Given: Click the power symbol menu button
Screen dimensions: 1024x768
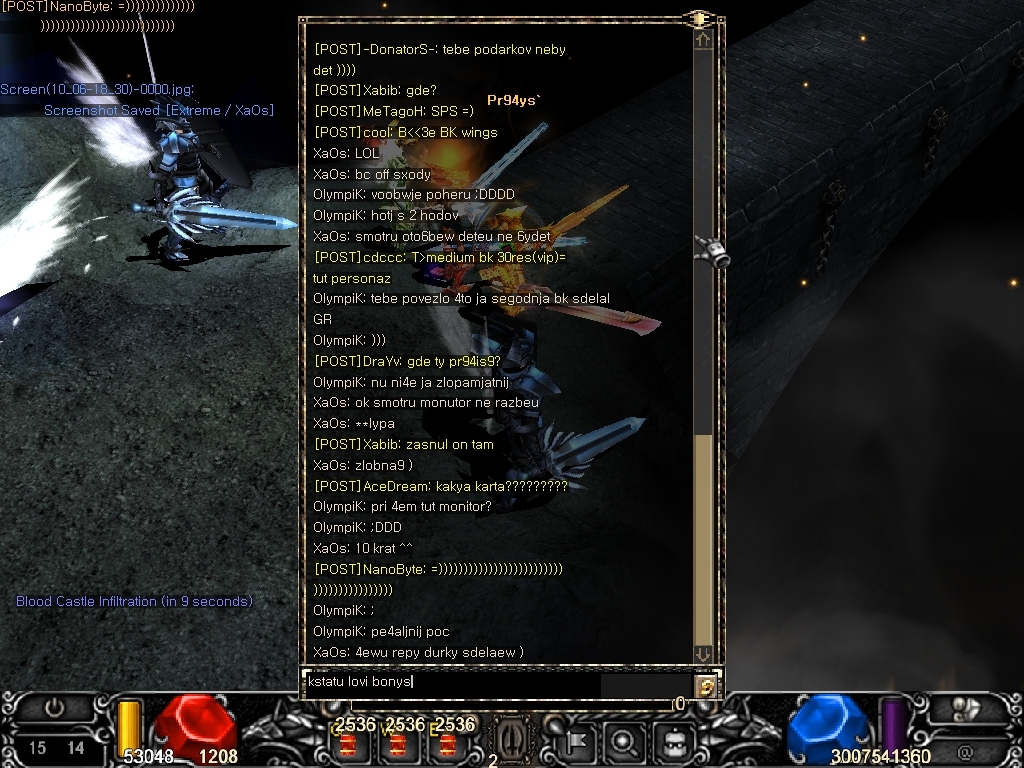Looking at the screenshot, I should tap(54, 708).
